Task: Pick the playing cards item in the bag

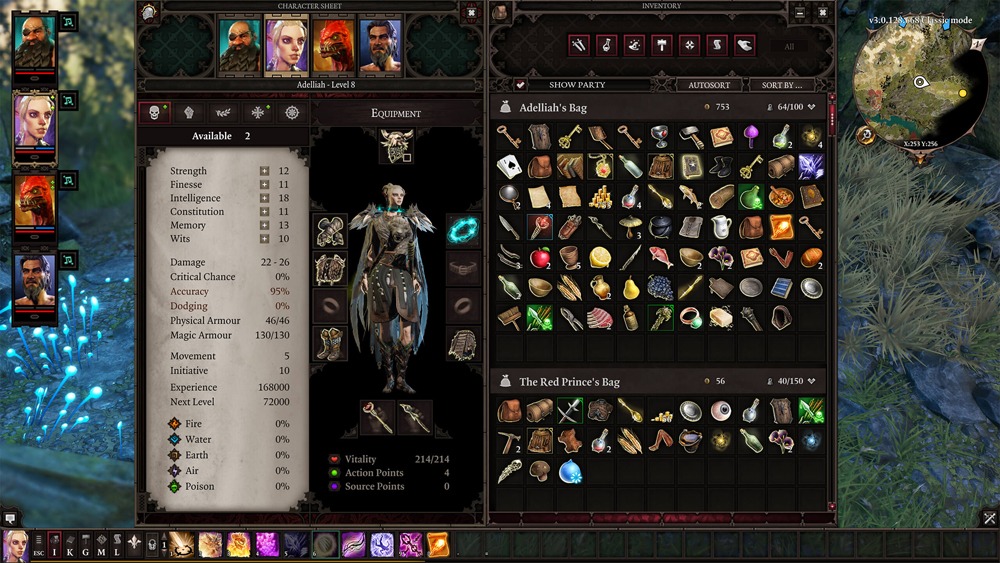Action: tap(509, 166)
